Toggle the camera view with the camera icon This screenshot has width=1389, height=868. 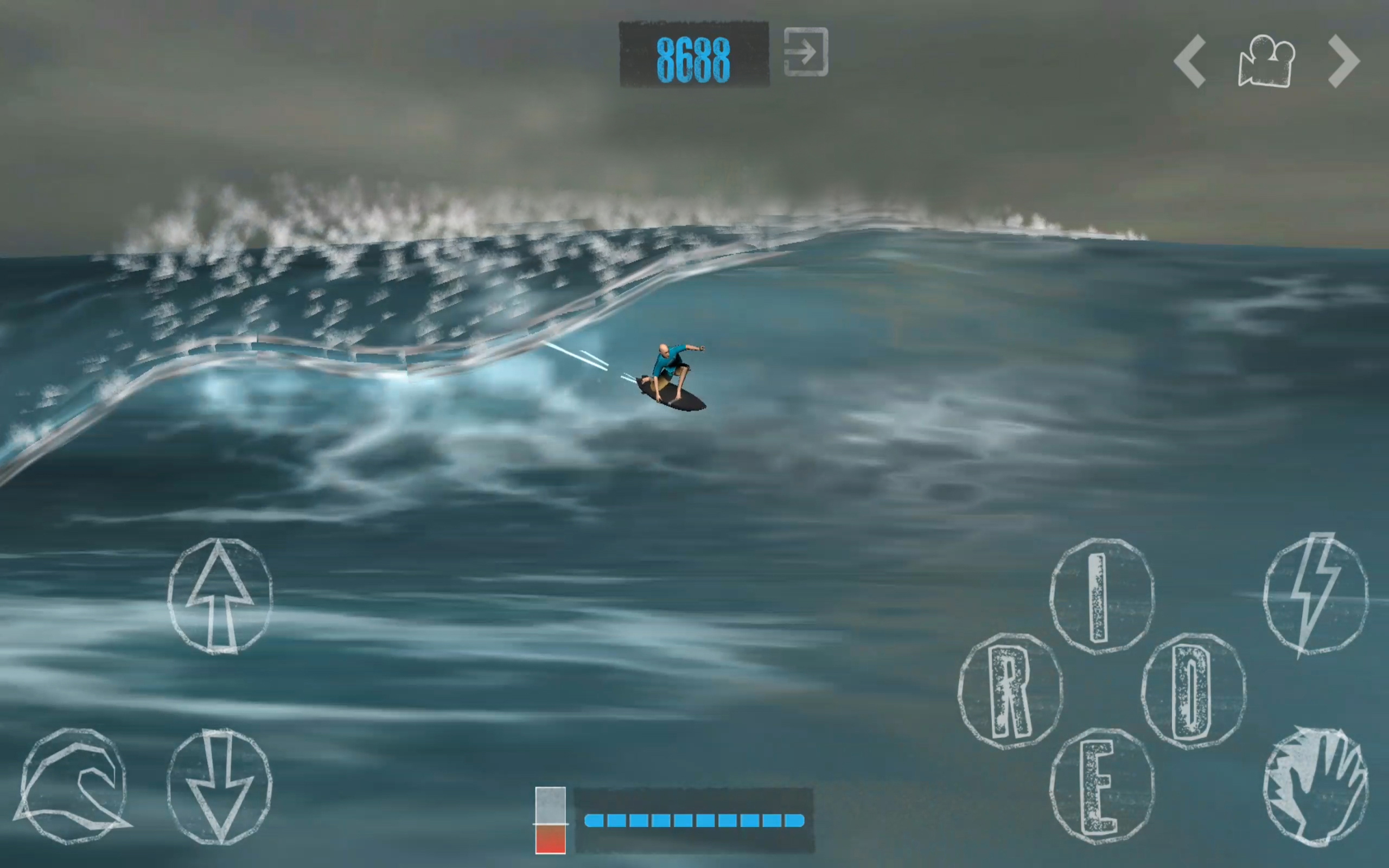pos(1266,59)
